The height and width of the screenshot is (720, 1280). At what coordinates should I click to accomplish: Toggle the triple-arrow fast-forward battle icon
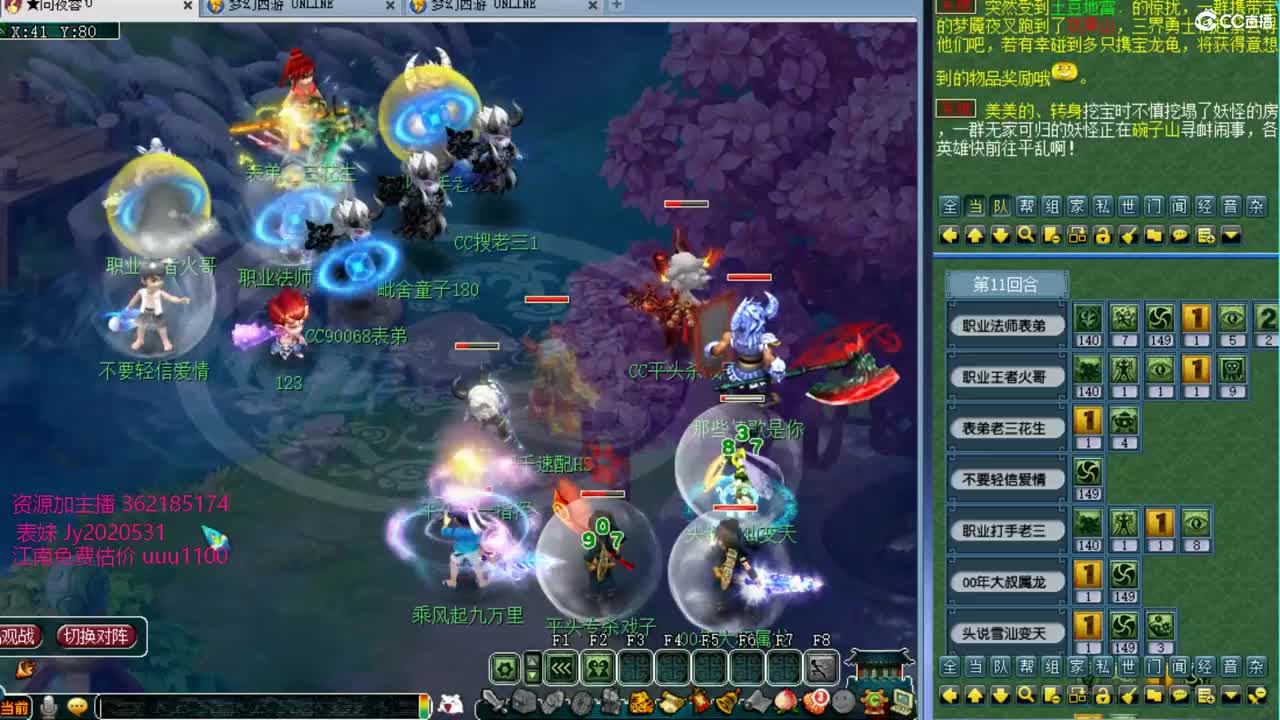pos(559,665)
